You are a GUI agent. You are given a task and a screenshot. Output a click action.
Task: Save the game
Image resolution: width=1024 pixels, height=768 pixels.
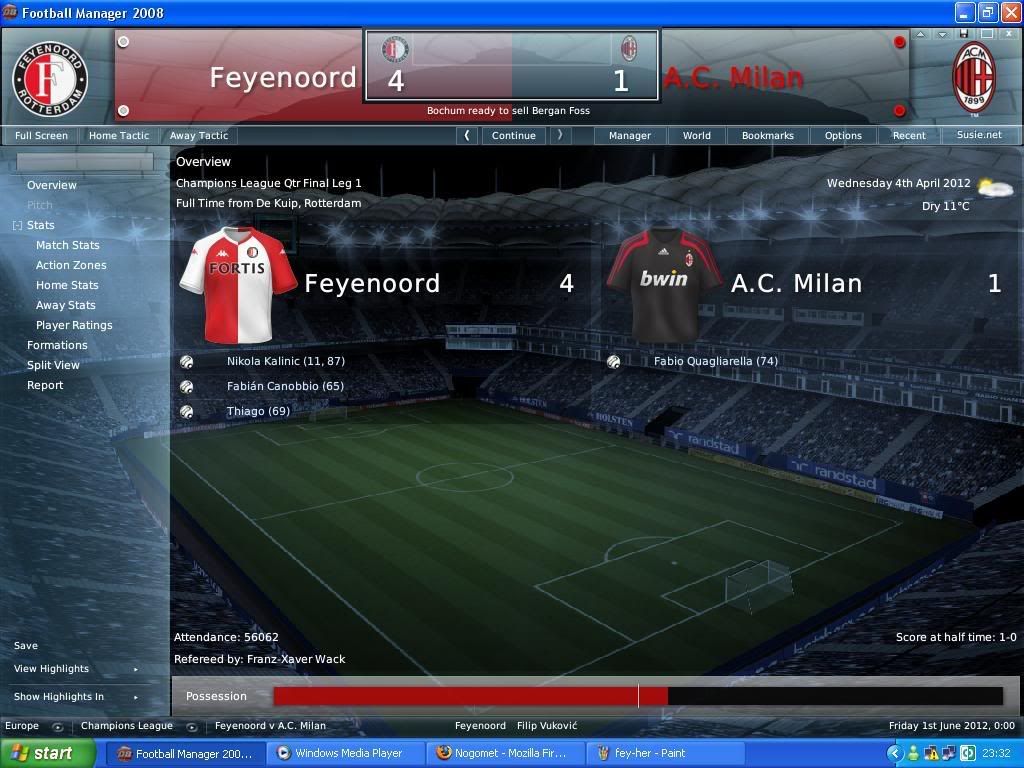tap(26, 646)
